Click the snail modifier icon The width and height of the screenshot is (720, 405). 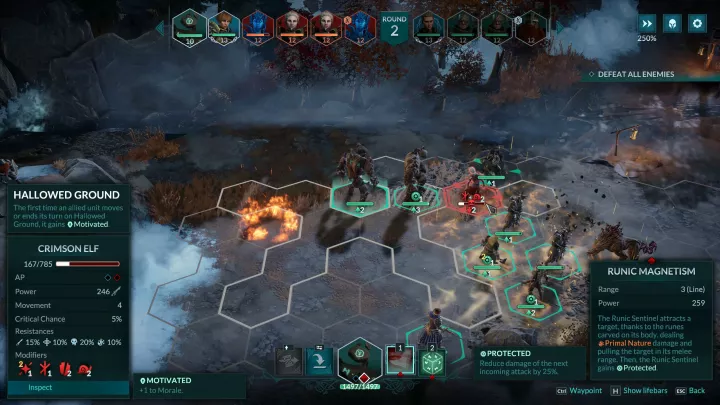point(87,371)
